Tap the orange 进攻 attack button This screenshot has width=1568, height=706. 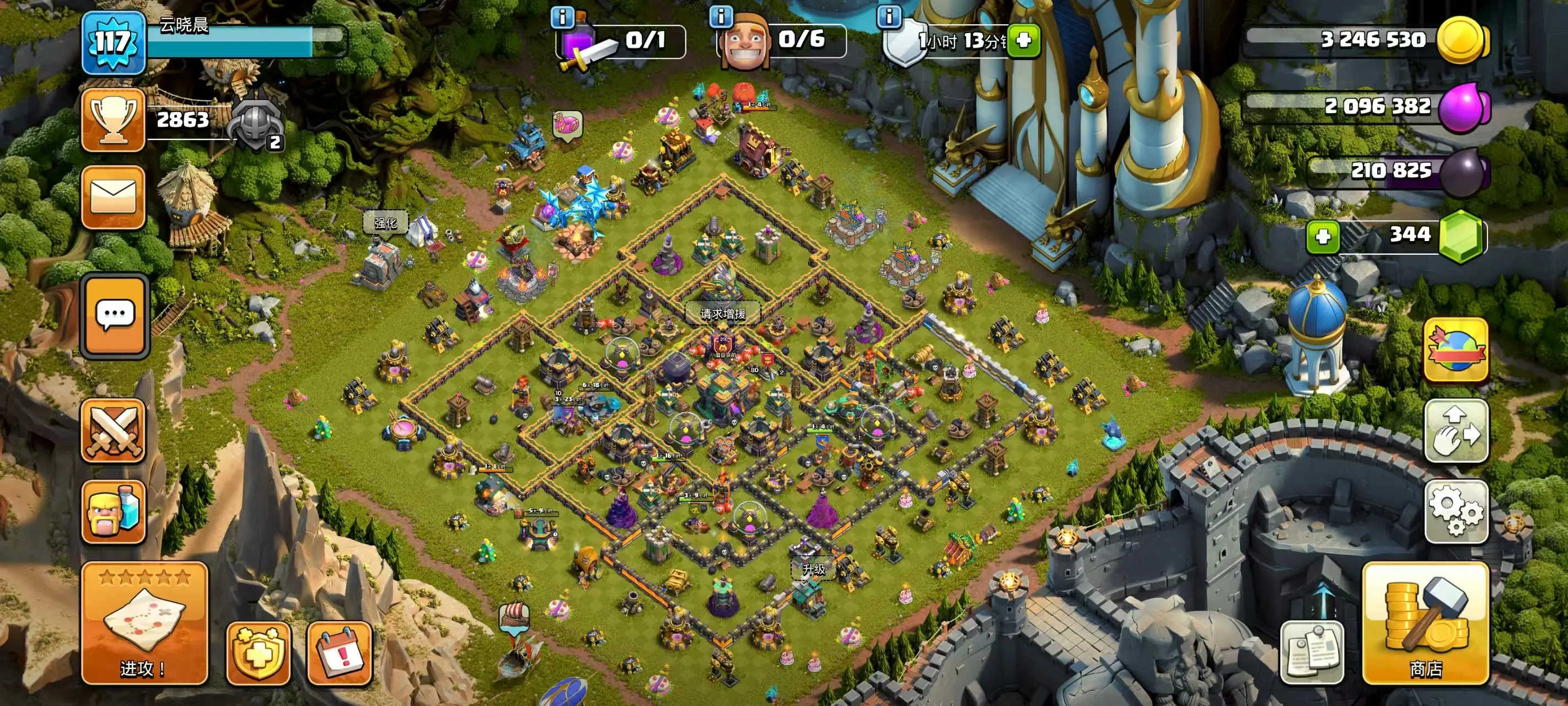(x=144, y=624)
